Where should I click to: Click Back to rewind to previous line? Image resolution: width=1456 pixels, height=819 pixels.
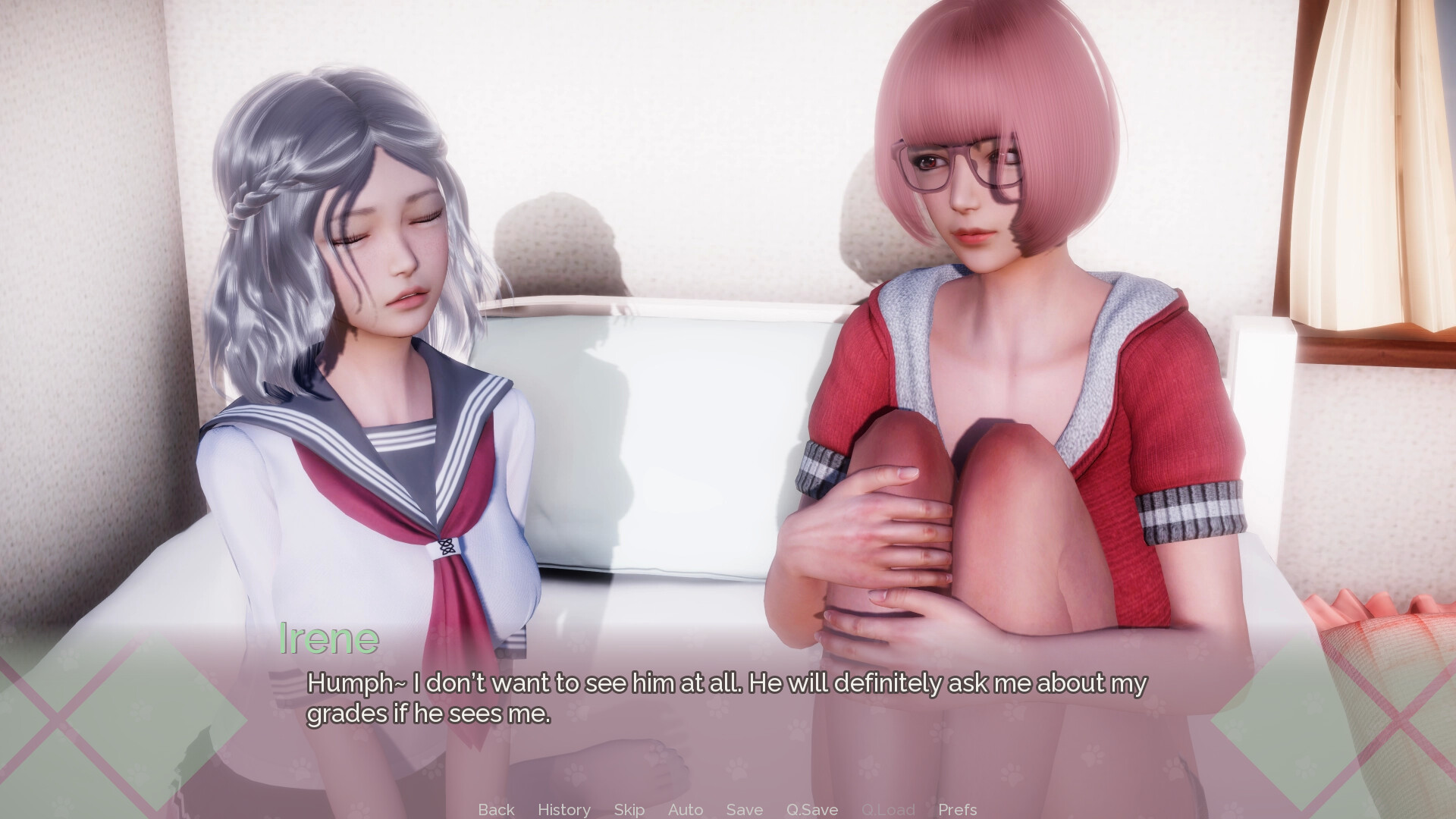495,809
